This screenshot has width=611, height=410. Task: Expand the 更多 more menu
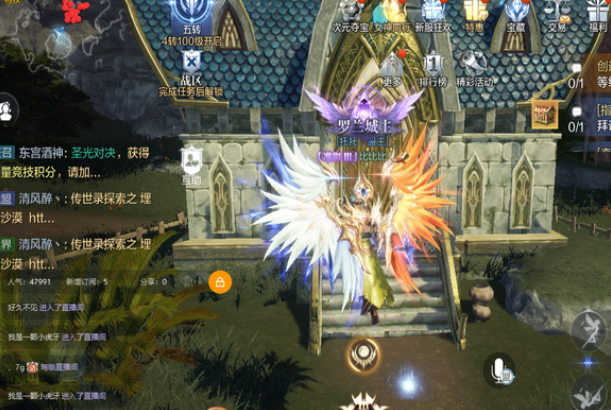[x=392, y=64]
